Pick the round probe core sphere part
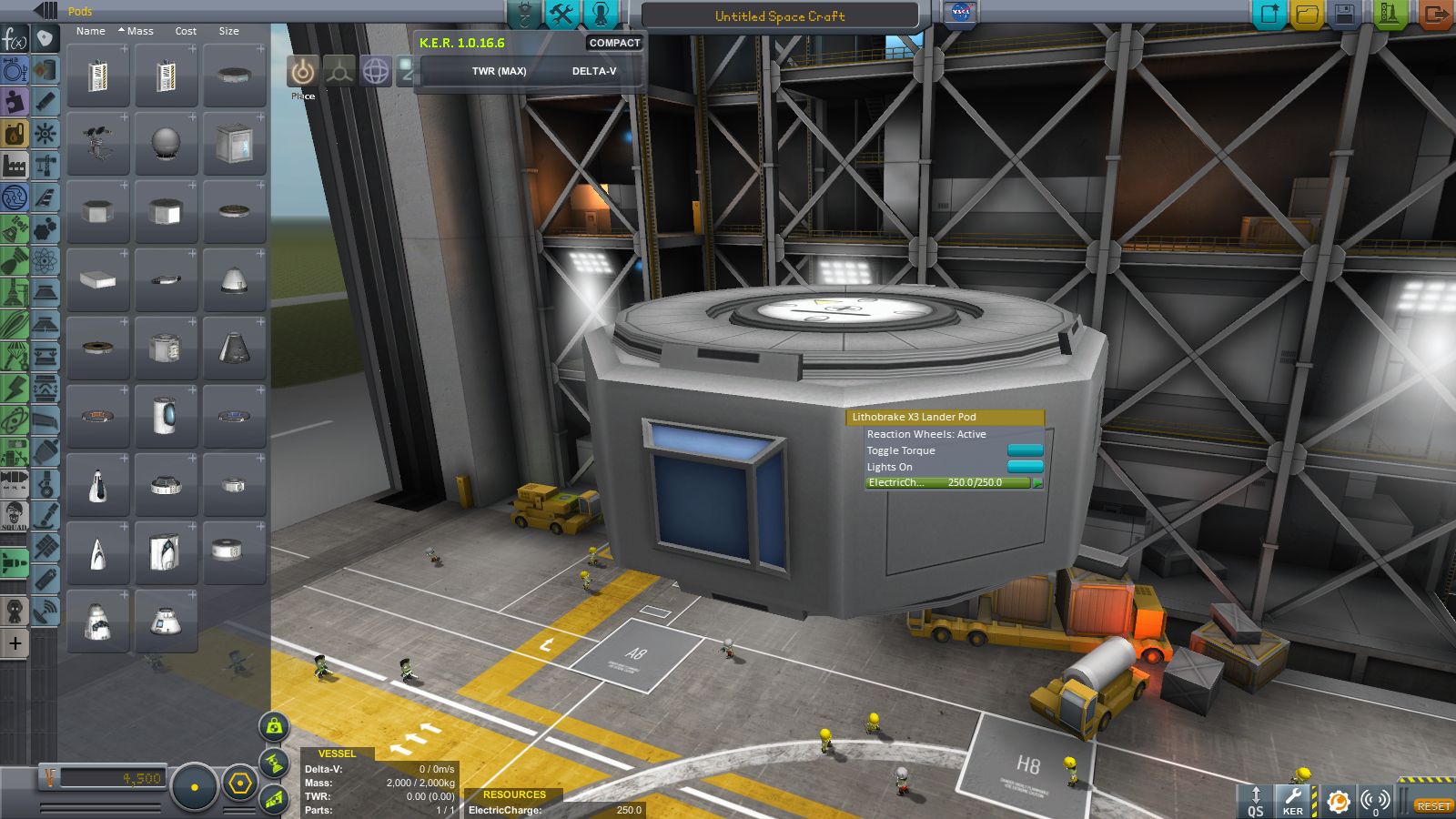Screen dimensions: 1456x819 coord(166,144)
